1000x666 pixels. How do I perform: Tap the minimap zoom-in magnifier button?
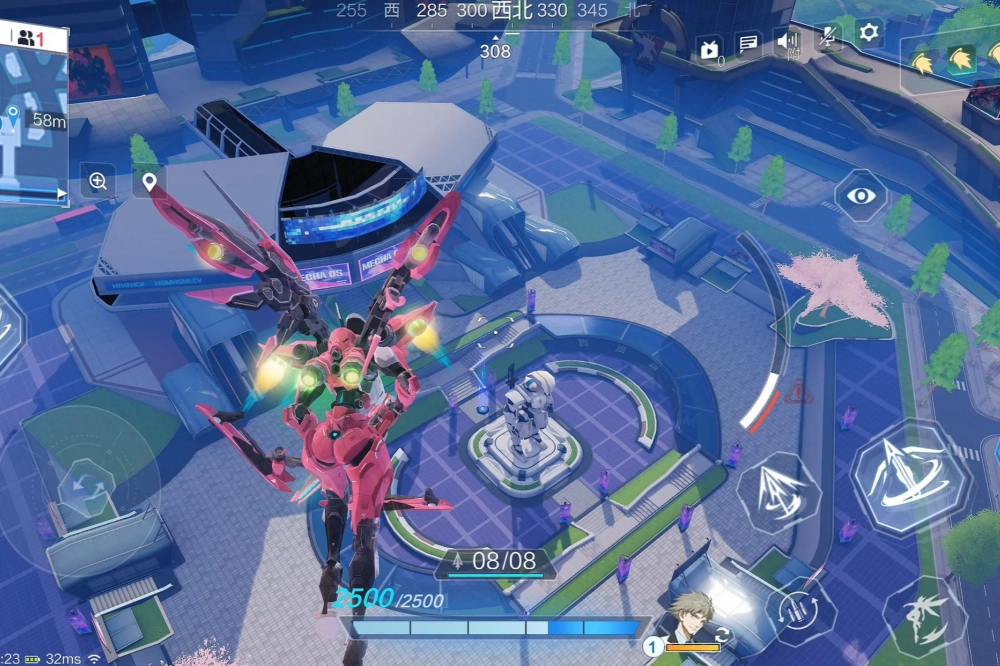click(x=98, y=181)
